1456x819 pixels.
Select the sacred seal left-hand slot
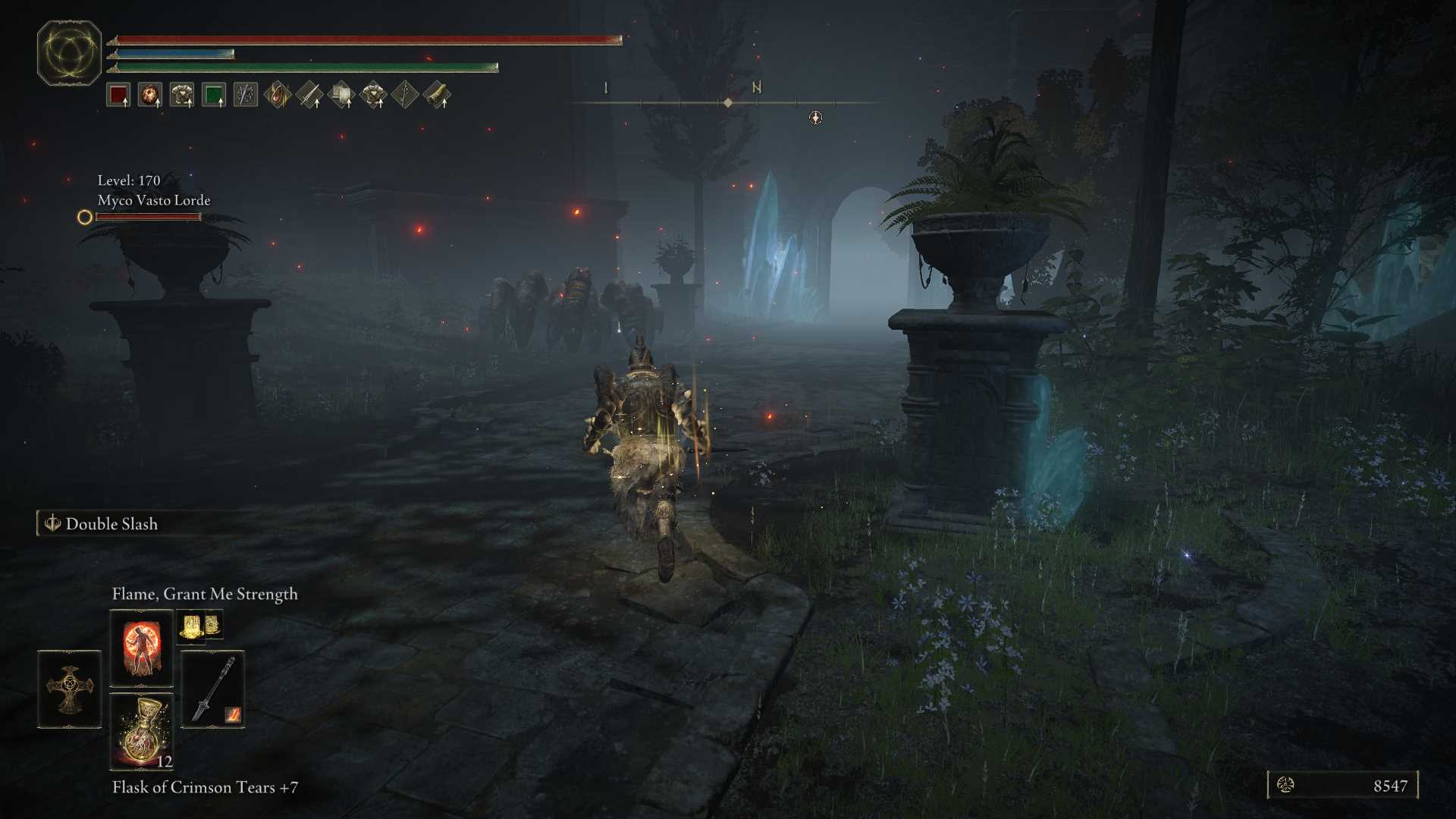(69, 689)
